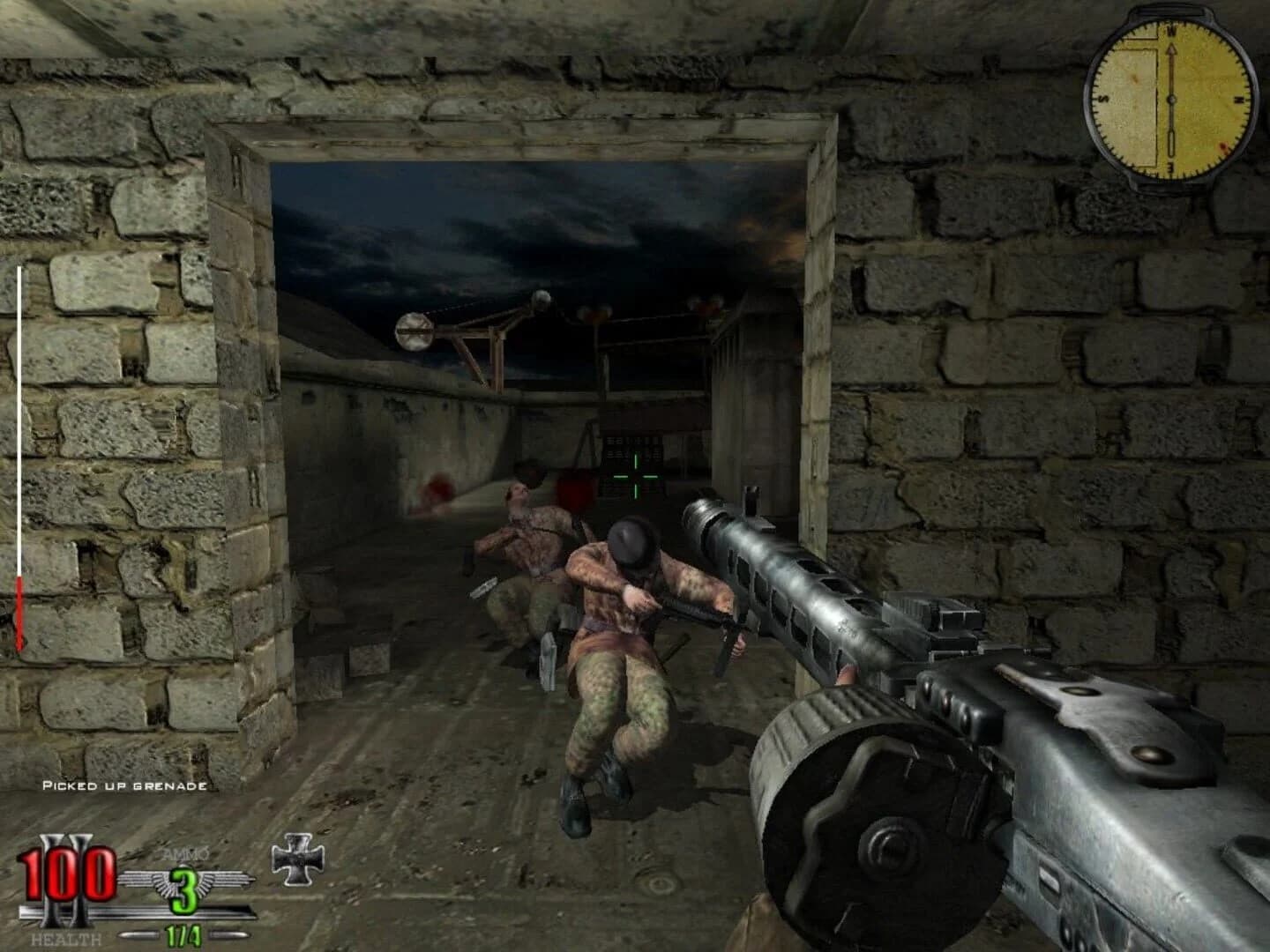Click the compass needle pointing W
Image resolution: width=1270 pixels, height=952 pixels.
[1172, 55]
